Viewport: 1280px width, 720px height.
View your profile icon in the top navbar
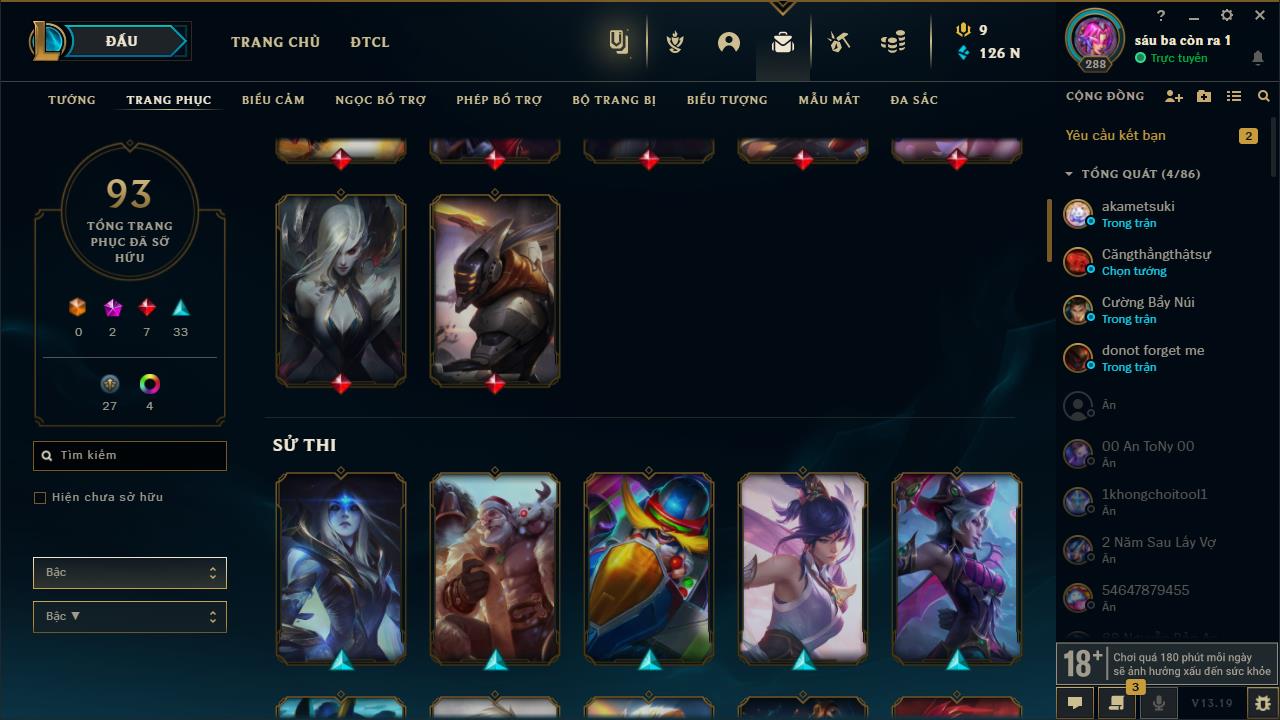[728, 43]
